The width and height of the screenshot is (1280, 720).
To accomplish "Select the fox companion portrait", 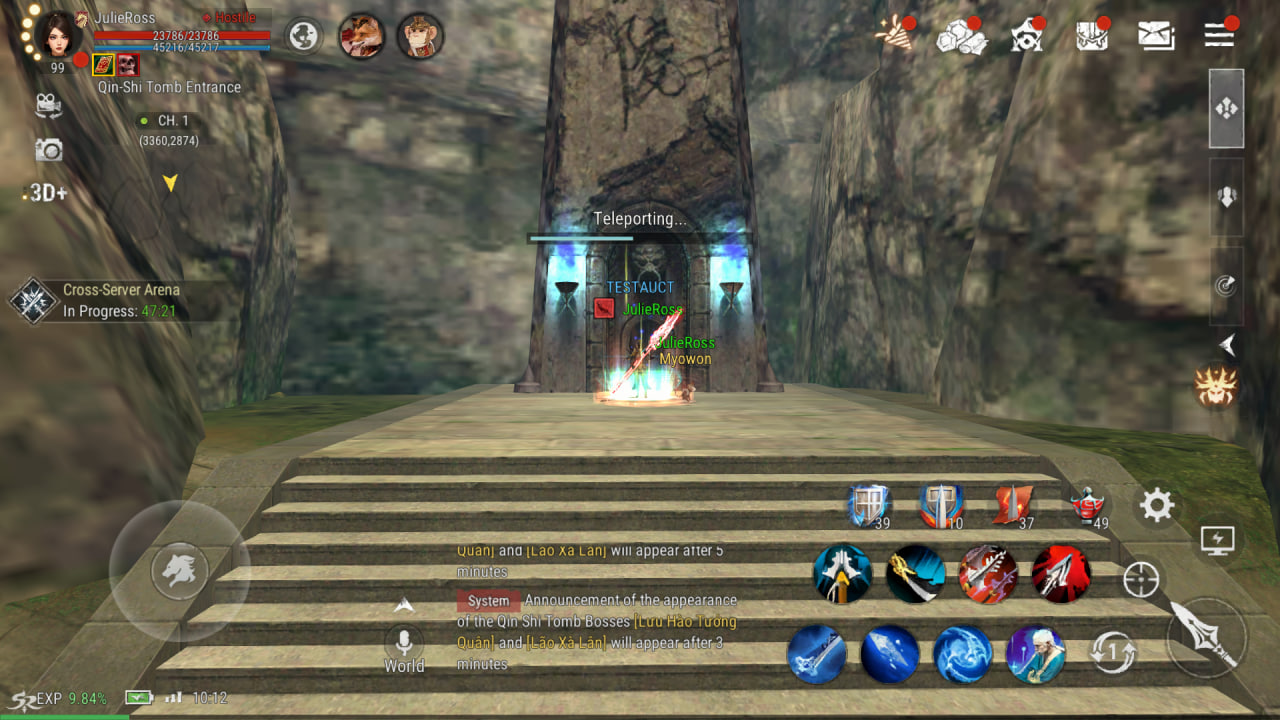I will [360, 36].
